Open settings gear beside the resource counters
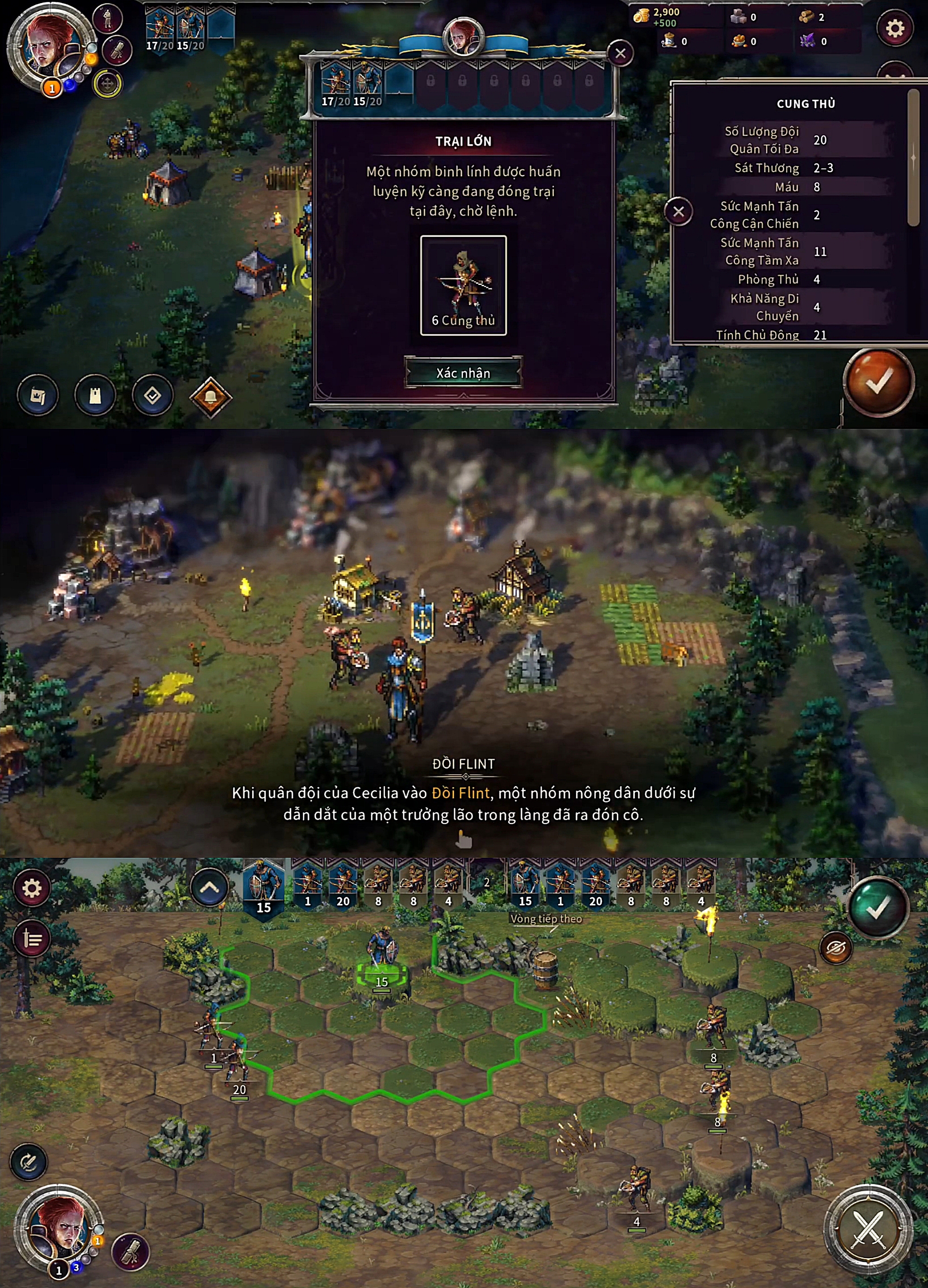The height and width of the screenshot is (1288, 928). click(x=894, y=28)
